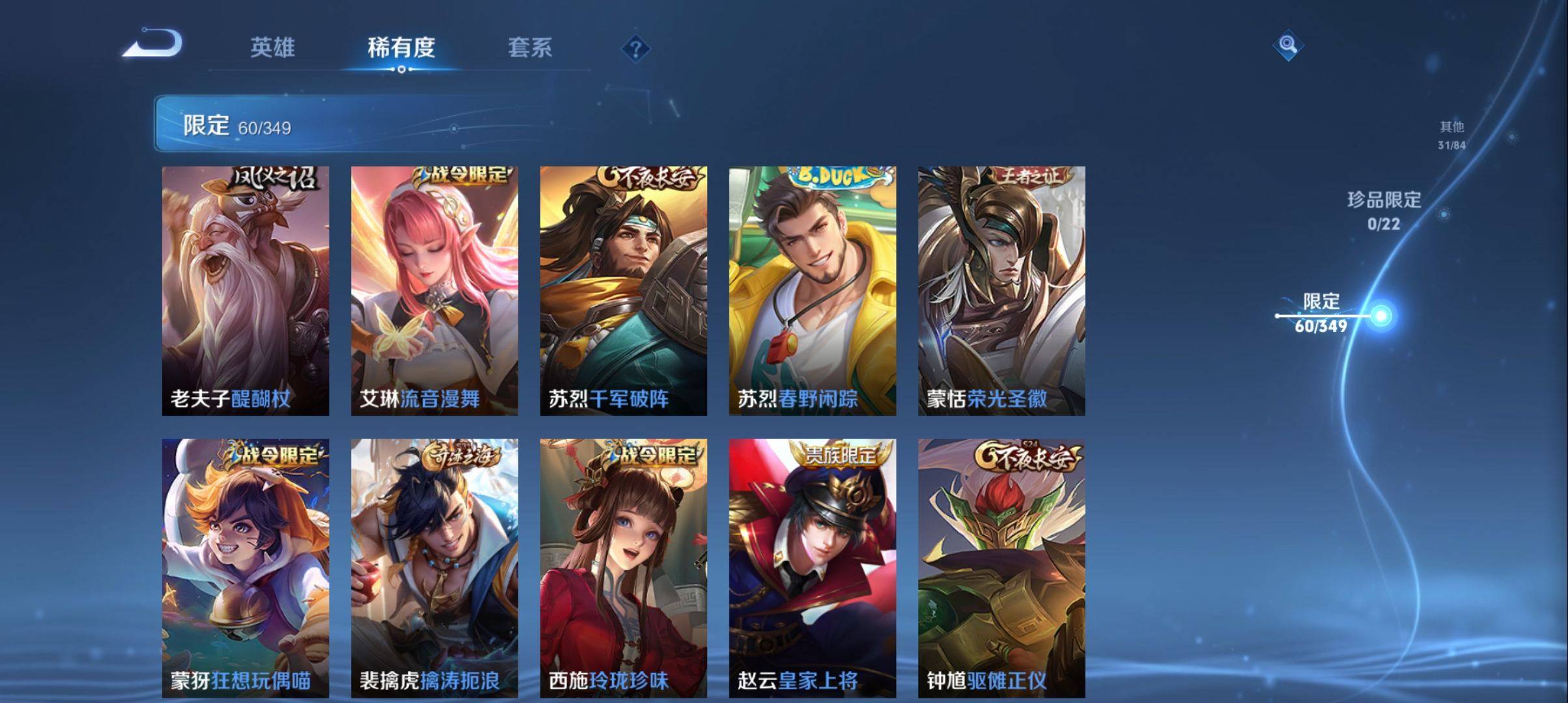Select the 限定 60/349 rarity node
Screen dimensions: 1568x703
1321,313
